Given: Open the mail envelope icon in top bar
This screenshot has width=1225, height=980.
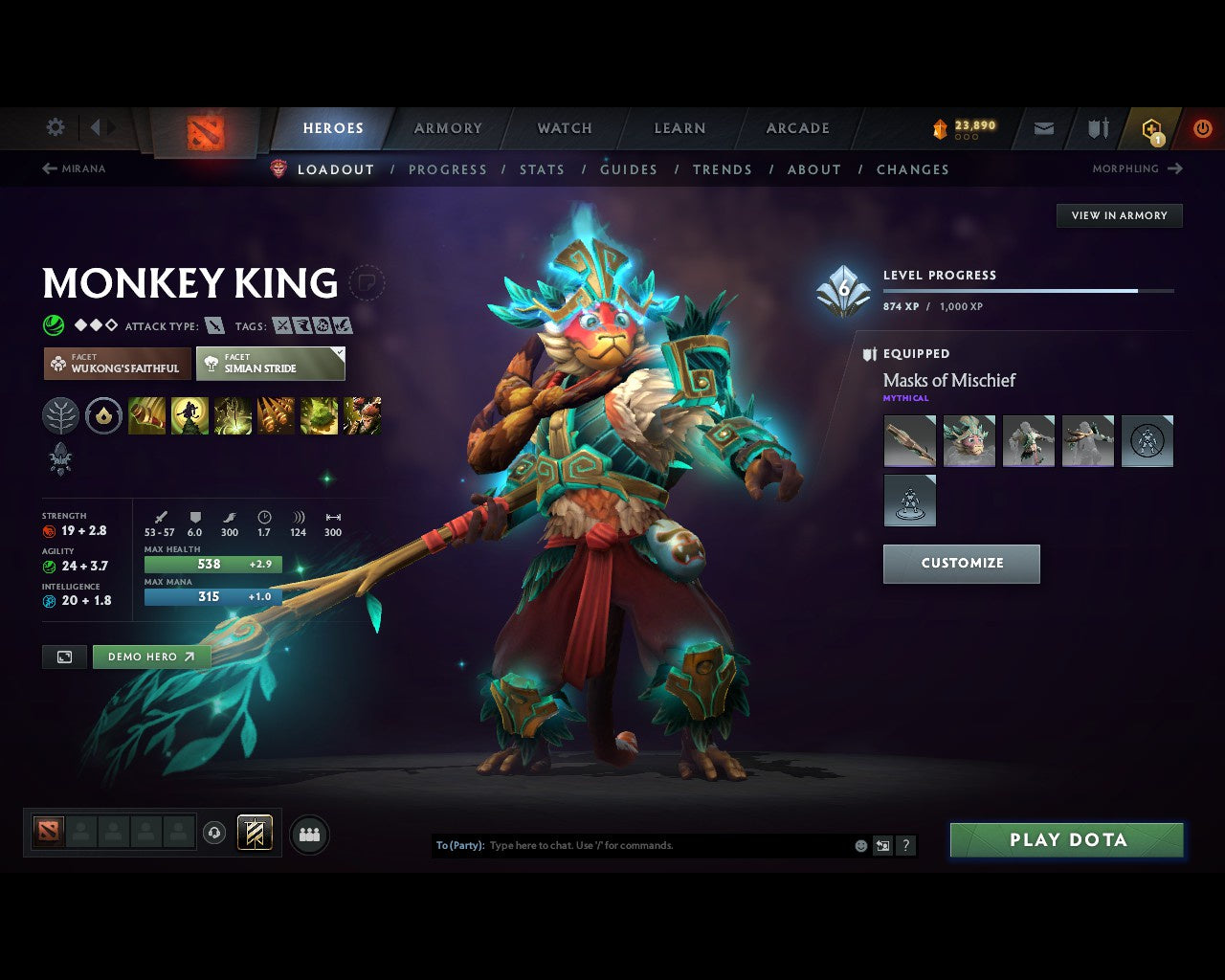Looking at the screenshot, I should (x=1042, y=127).
